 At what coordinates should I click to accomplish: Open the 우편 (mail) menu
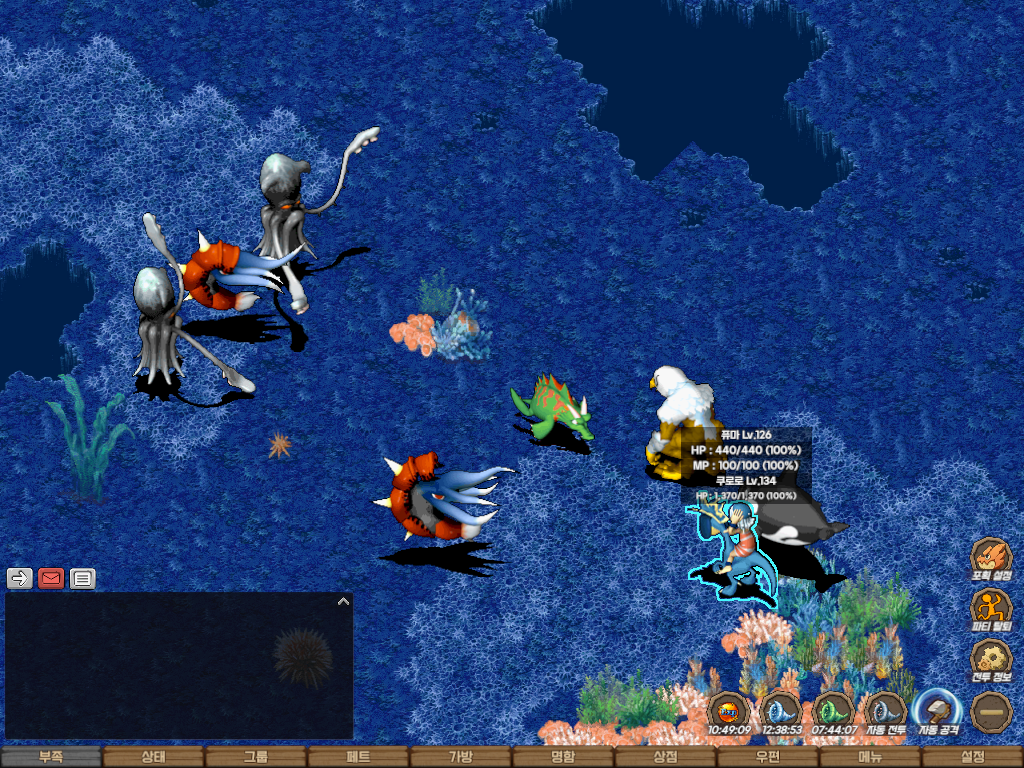pos(768,757)
